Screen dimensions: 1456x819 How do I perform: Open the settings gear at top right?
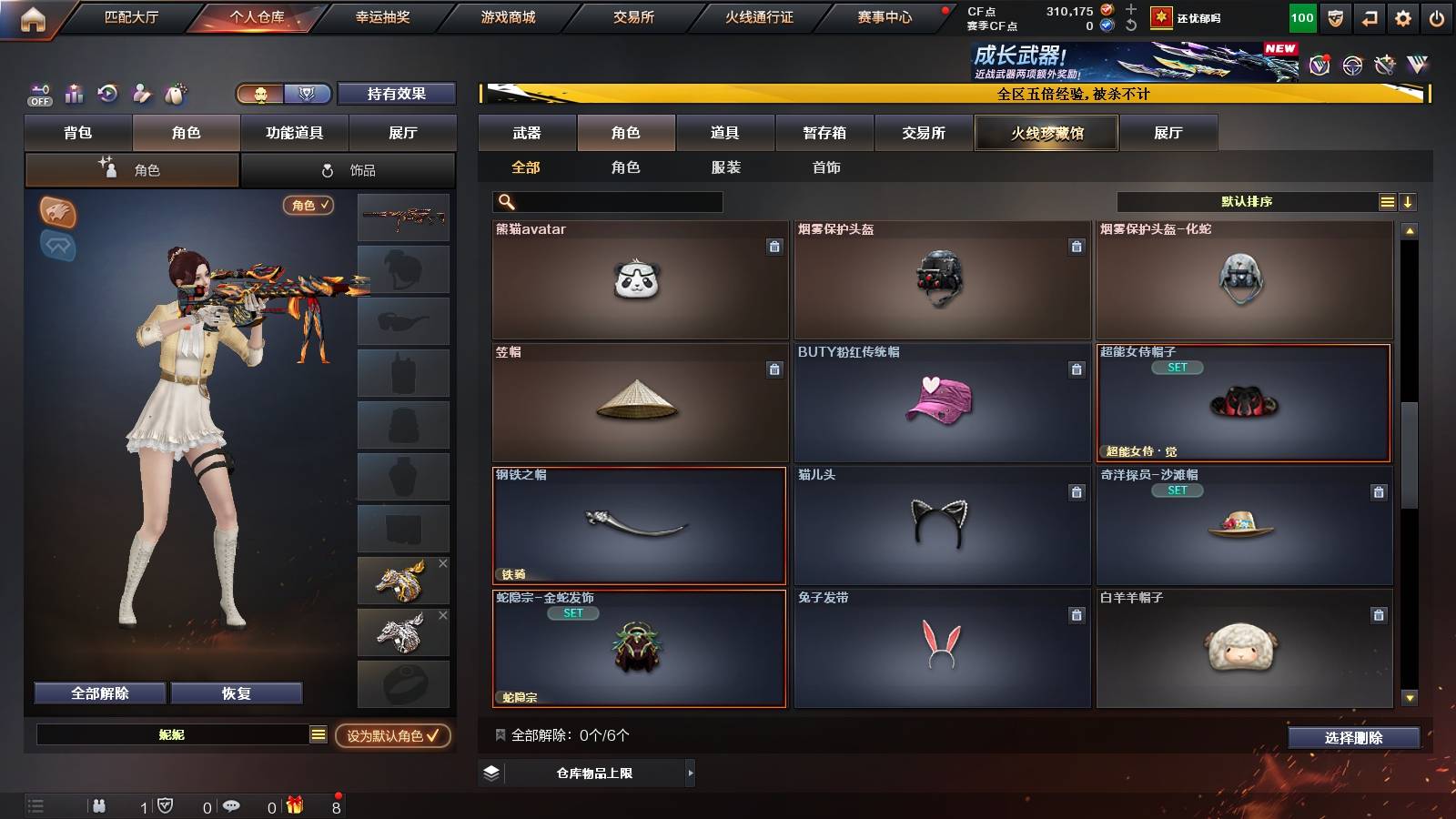1401,16
